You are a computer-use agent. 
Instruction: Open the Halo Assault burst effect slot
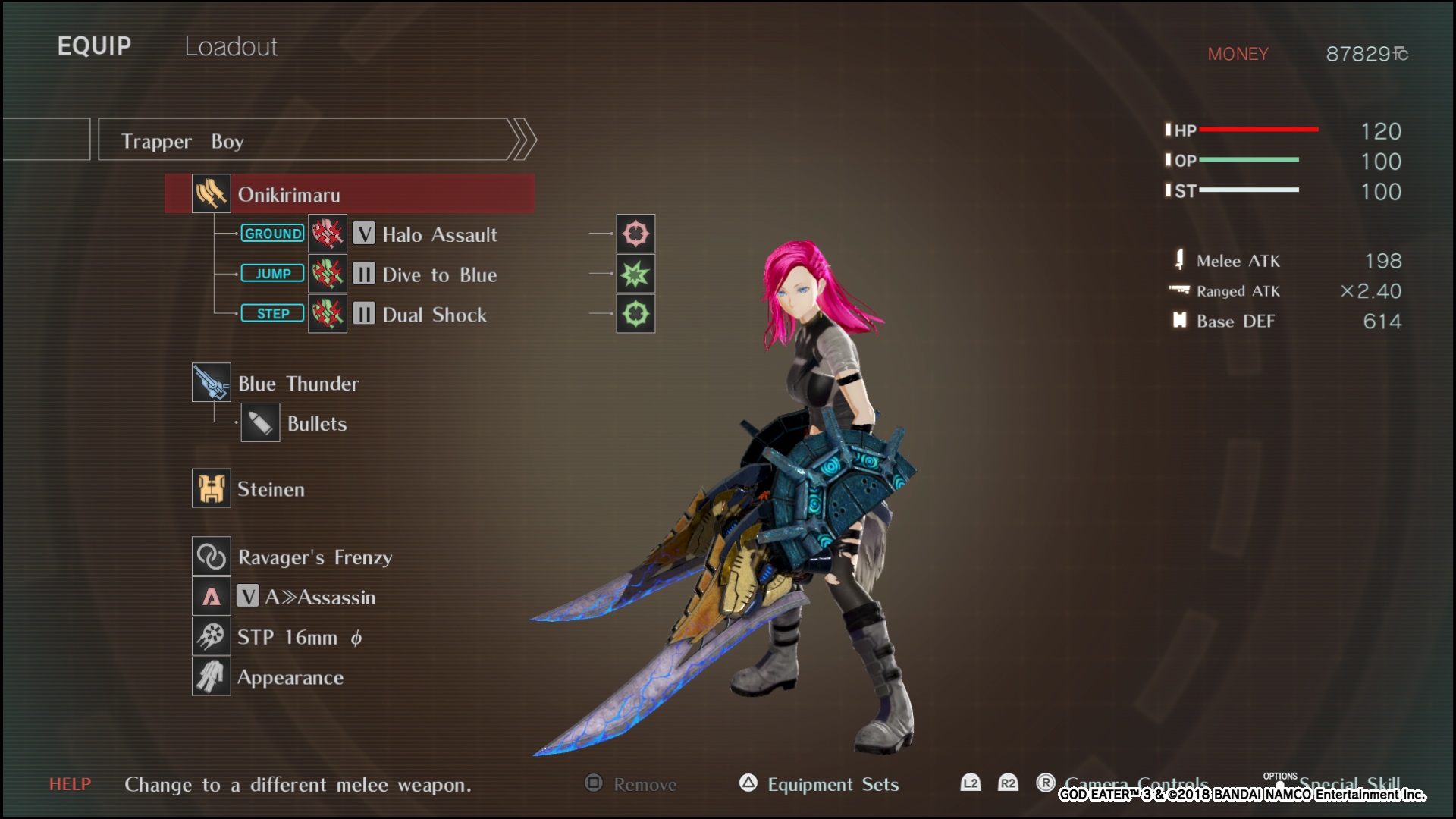coord(635,234)
